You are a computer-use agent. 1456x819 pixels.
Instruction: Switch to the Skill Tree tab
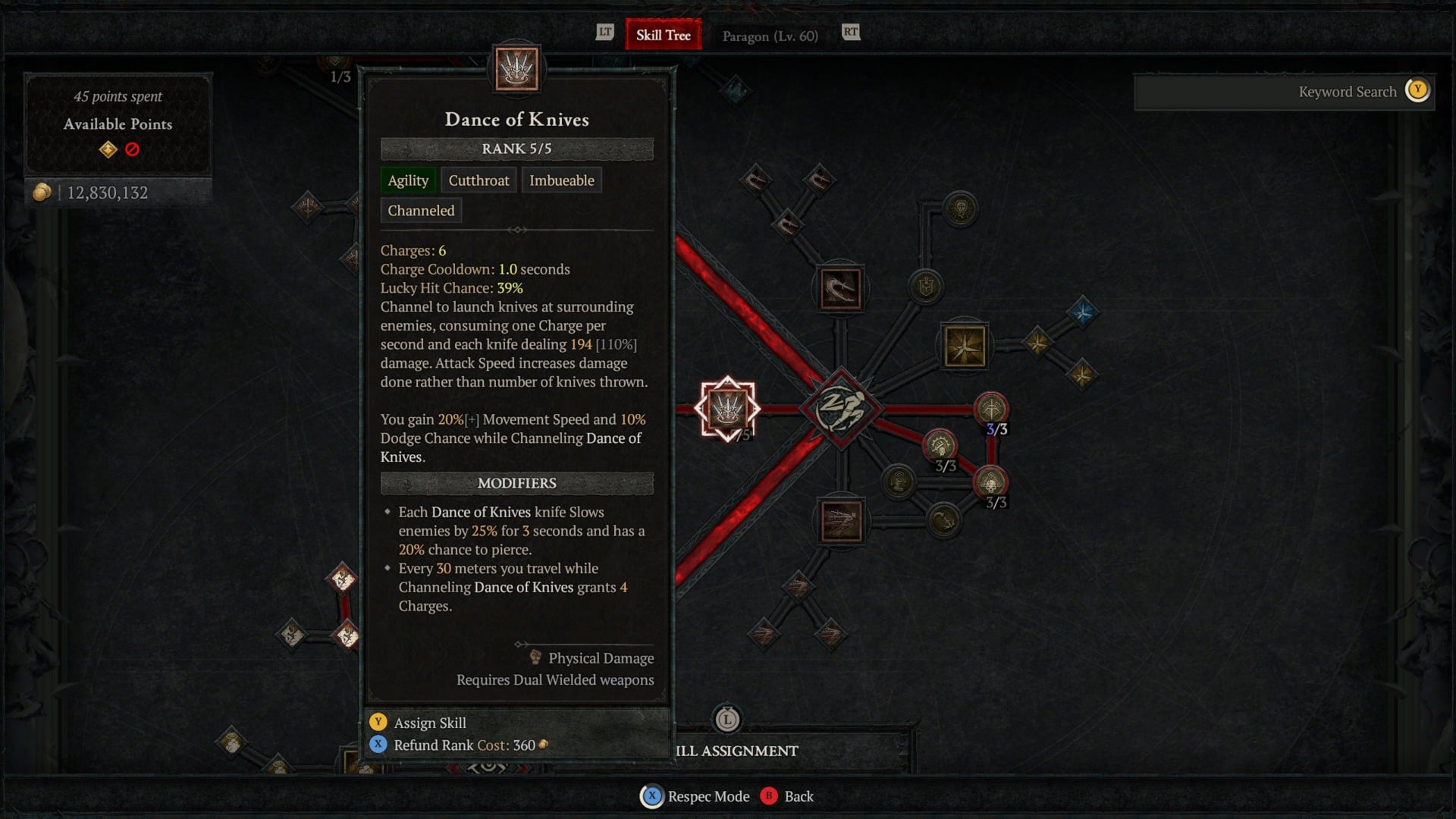pyautogui.click(x=663, y=34)
